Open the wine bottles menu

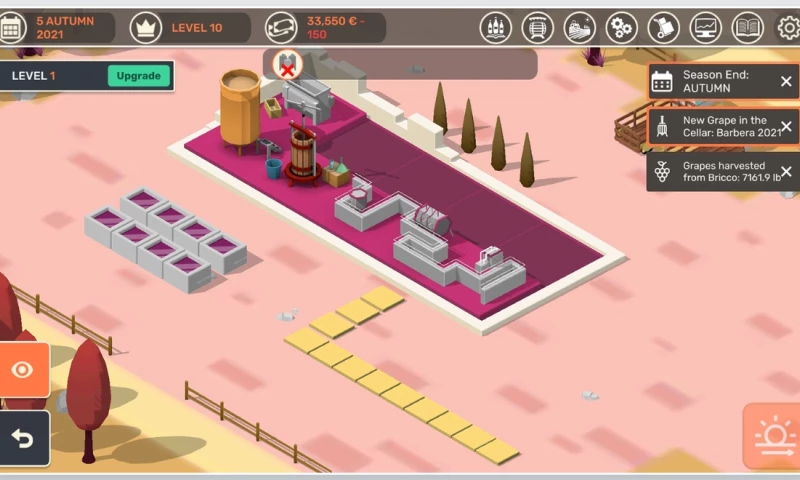[x=496, y=28]
